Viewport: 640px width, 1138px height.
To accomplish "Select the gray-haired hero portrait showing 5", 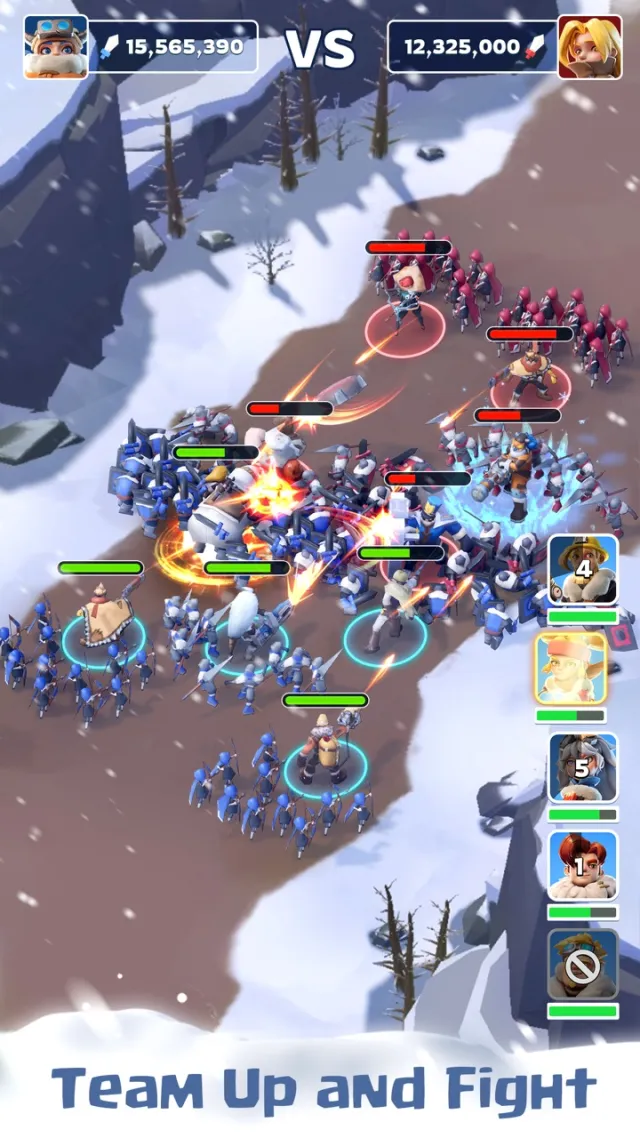I will (582, 768).
